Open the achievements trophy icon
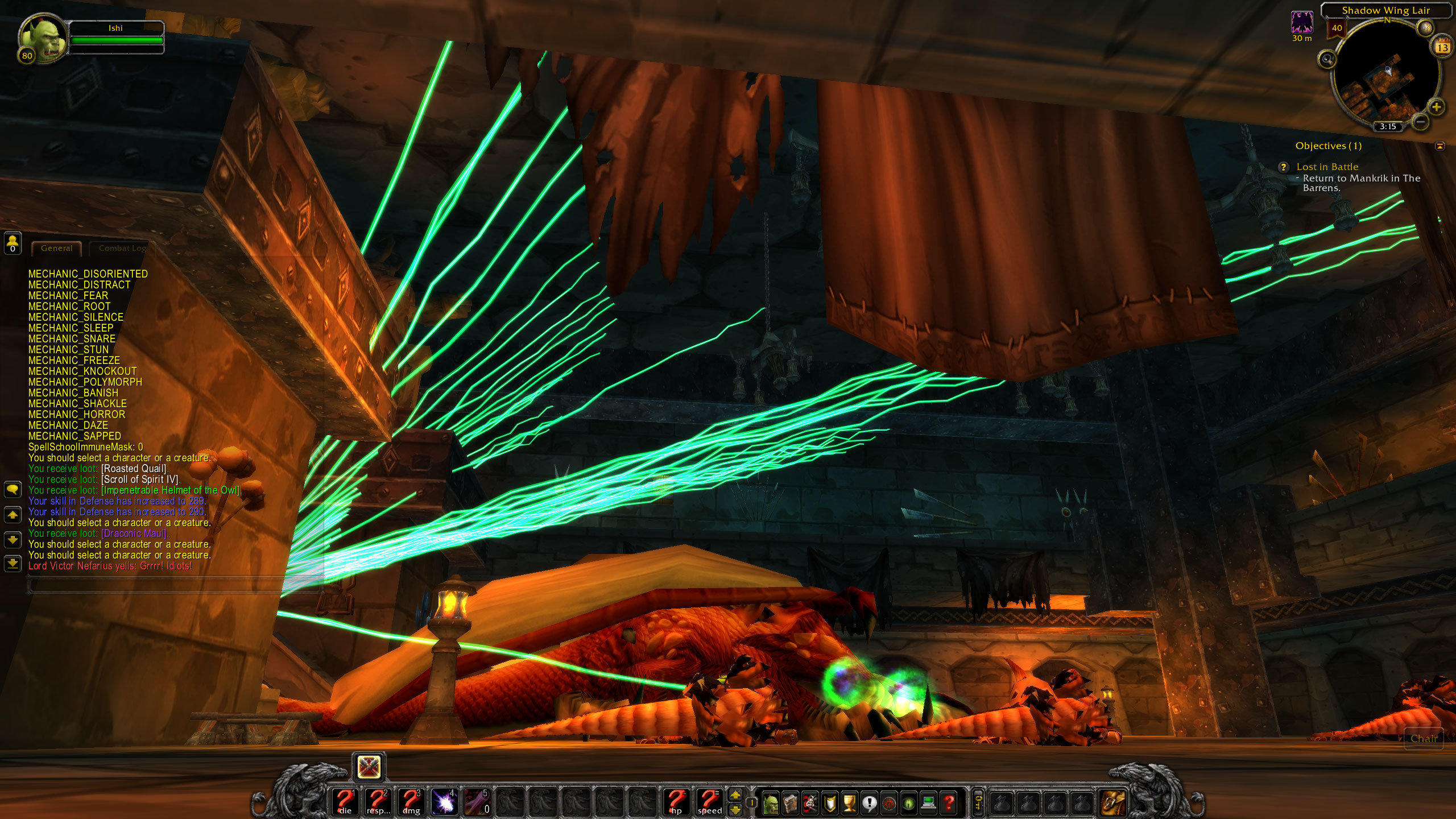 point(849,802)
